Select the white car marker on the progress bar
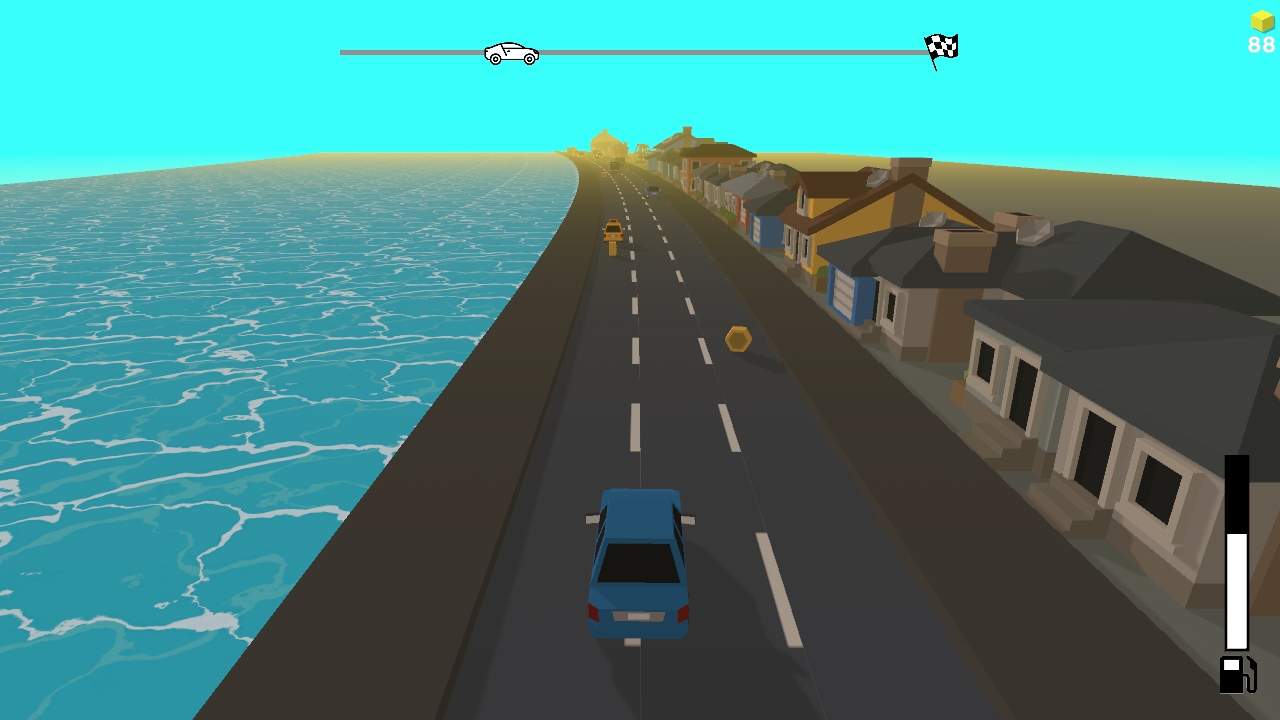Viewport: 1280px width, 720px height. click(x=512, y=52)
